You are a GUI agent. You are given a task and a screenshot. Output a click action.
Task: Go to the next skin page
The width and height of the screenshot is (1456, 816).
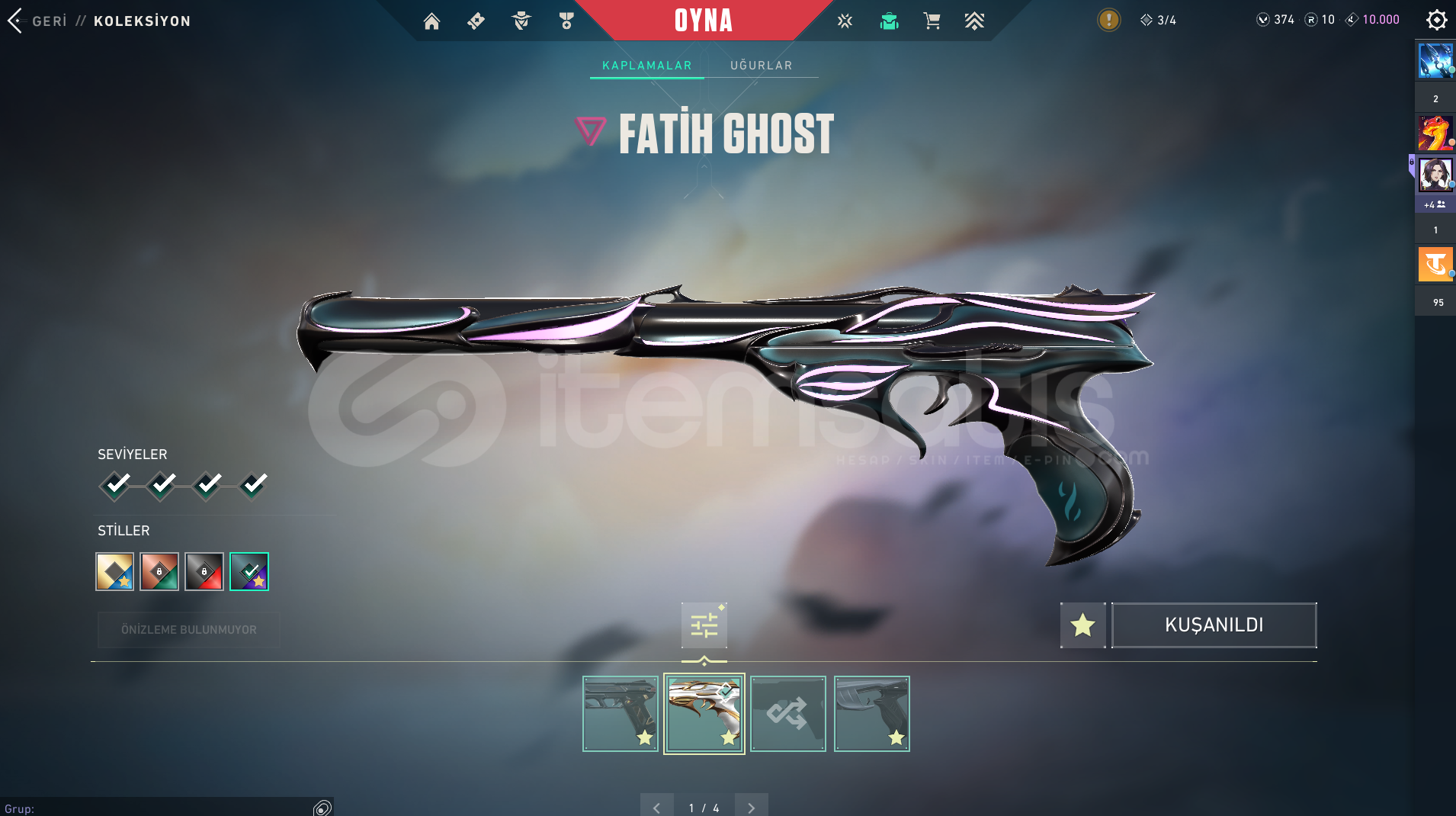[752, 807]
